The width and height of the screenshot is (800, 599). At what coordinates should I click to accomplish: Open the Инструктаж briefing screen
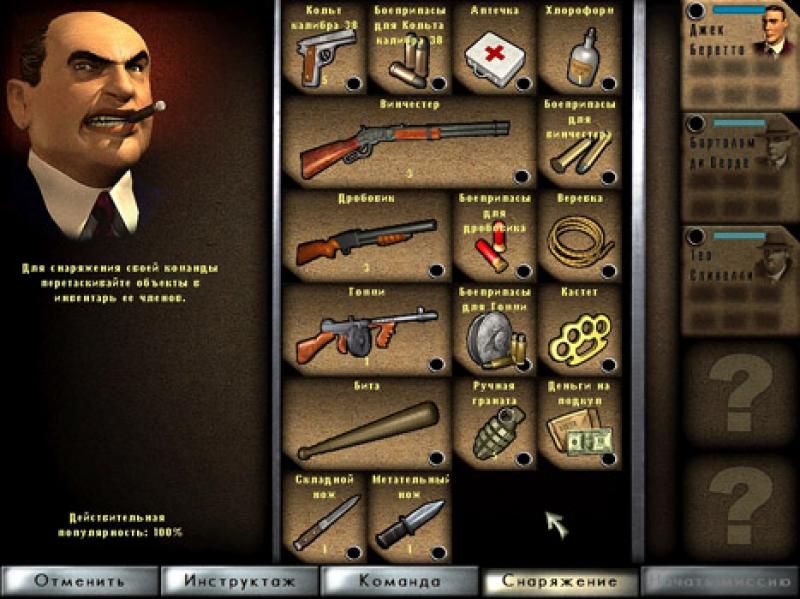pos(239,581)
